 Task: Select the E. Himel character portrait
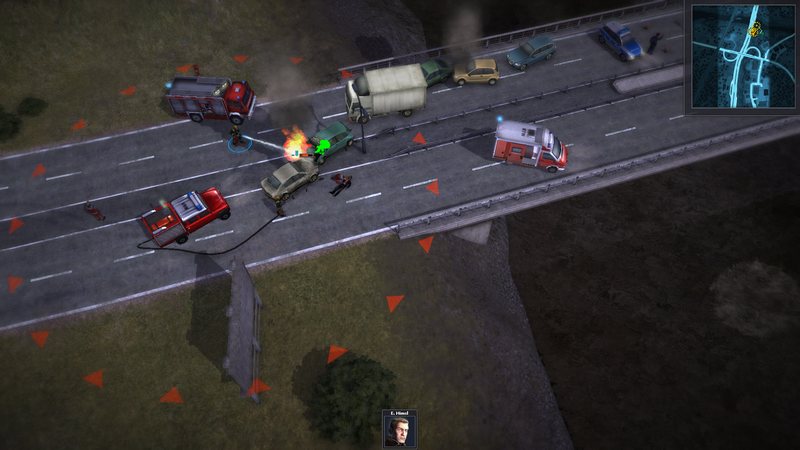click(399, 432)
